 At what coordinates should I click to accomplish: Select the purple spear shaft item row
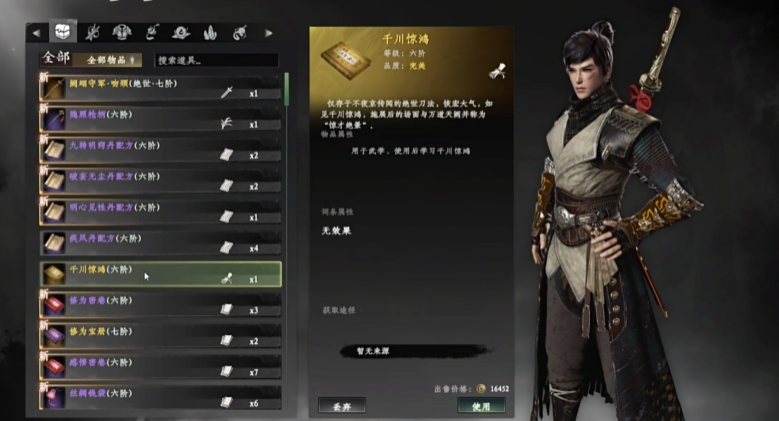(x=160, y=118)
